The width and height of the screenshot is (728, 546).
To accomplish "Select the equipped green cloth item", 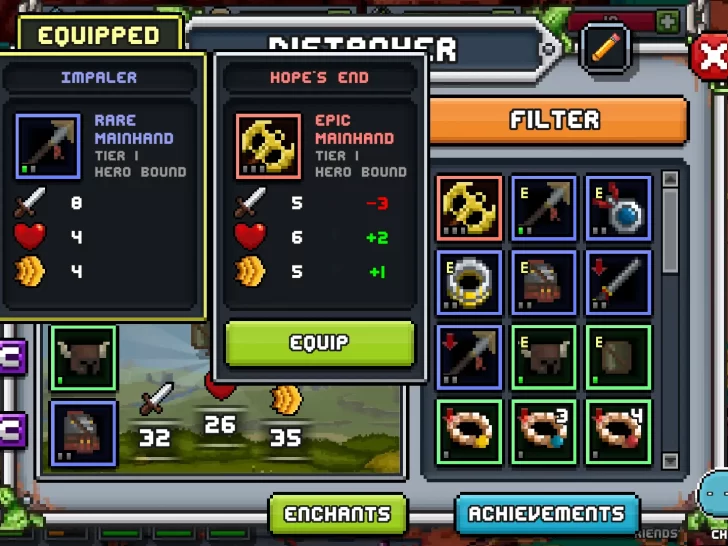I will (x=619, y=357).
